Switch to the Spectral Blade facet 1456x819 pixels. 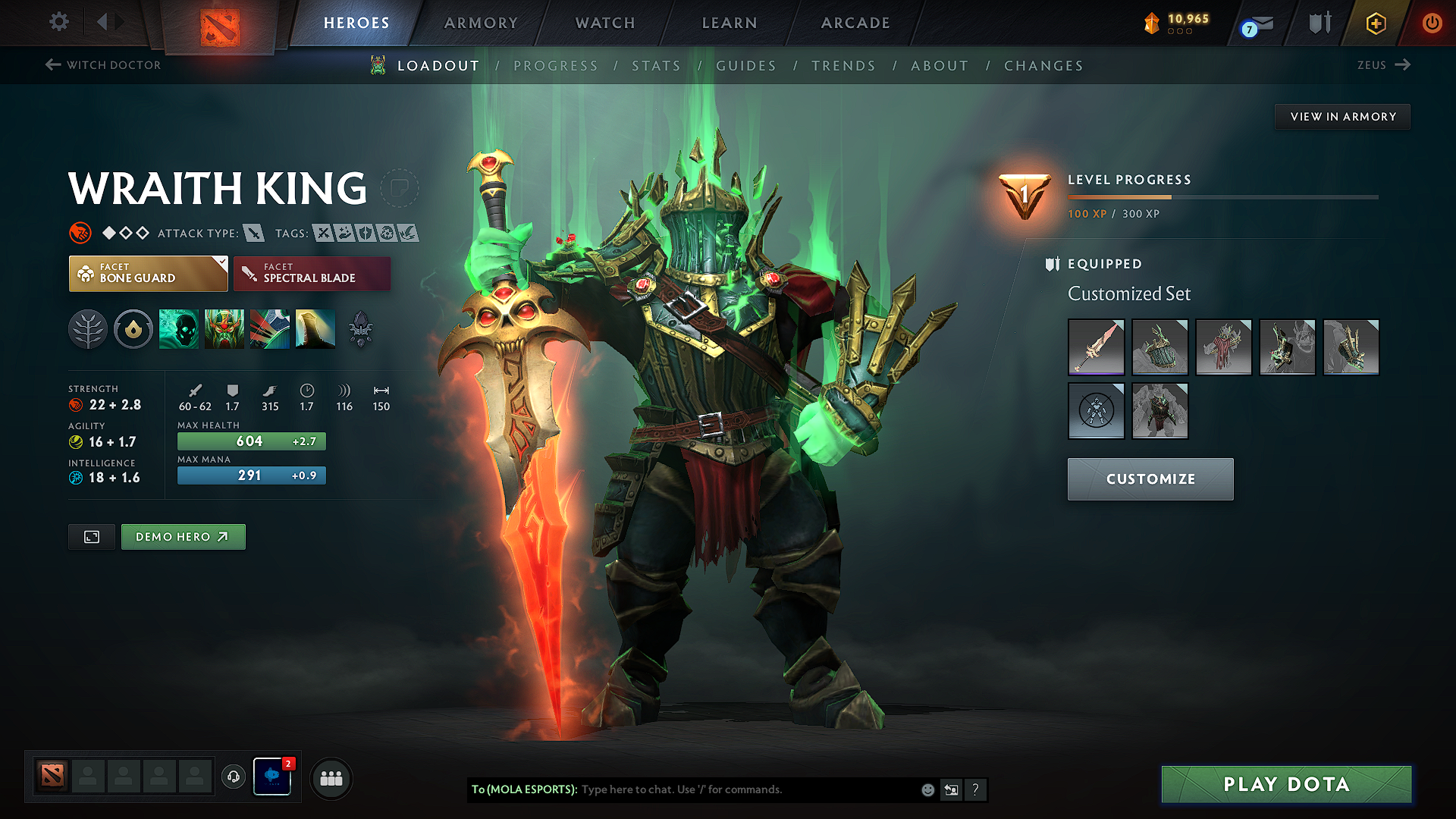tap(312, 273)
